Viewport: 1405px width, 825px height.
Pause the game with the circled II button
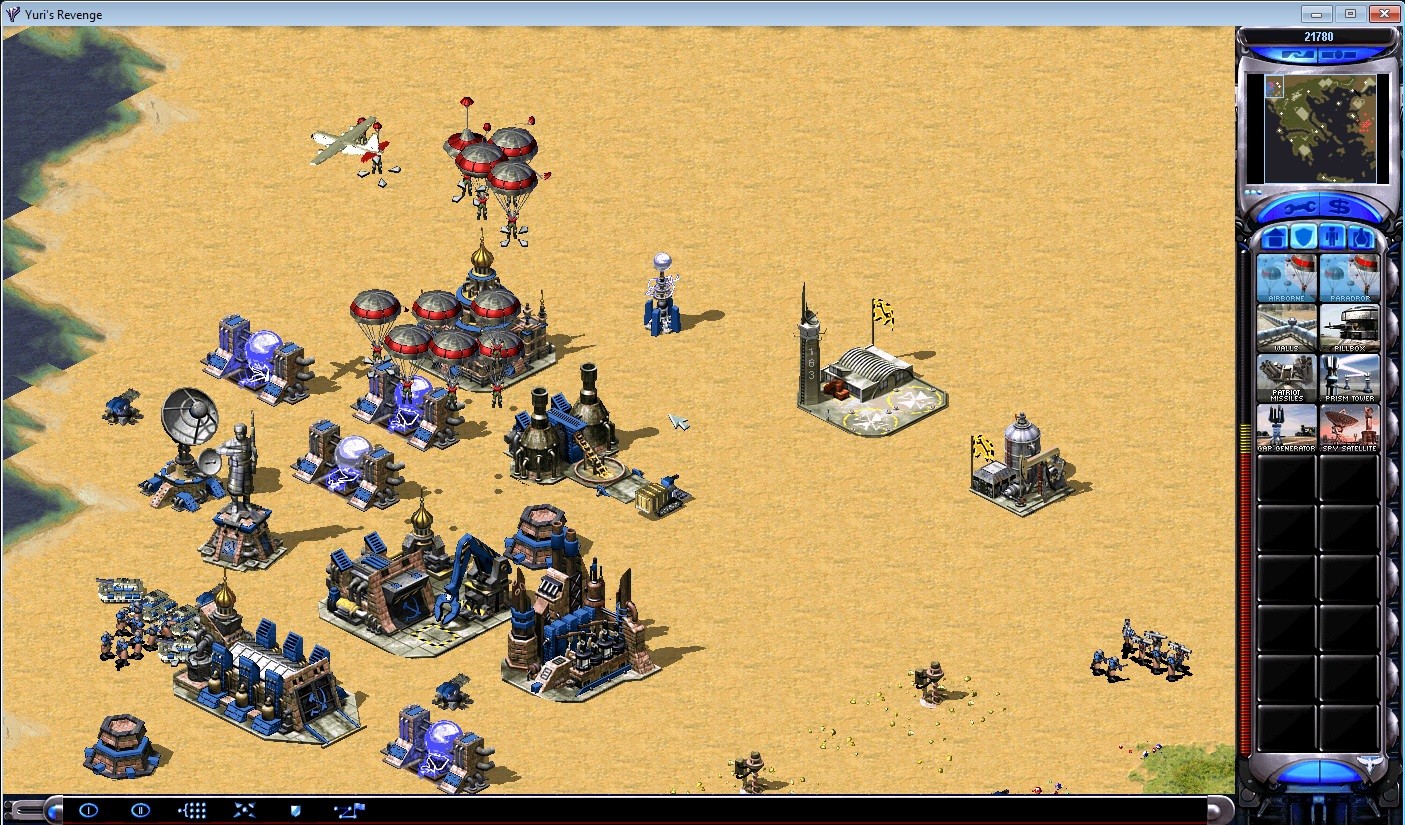tap(140, 810)
